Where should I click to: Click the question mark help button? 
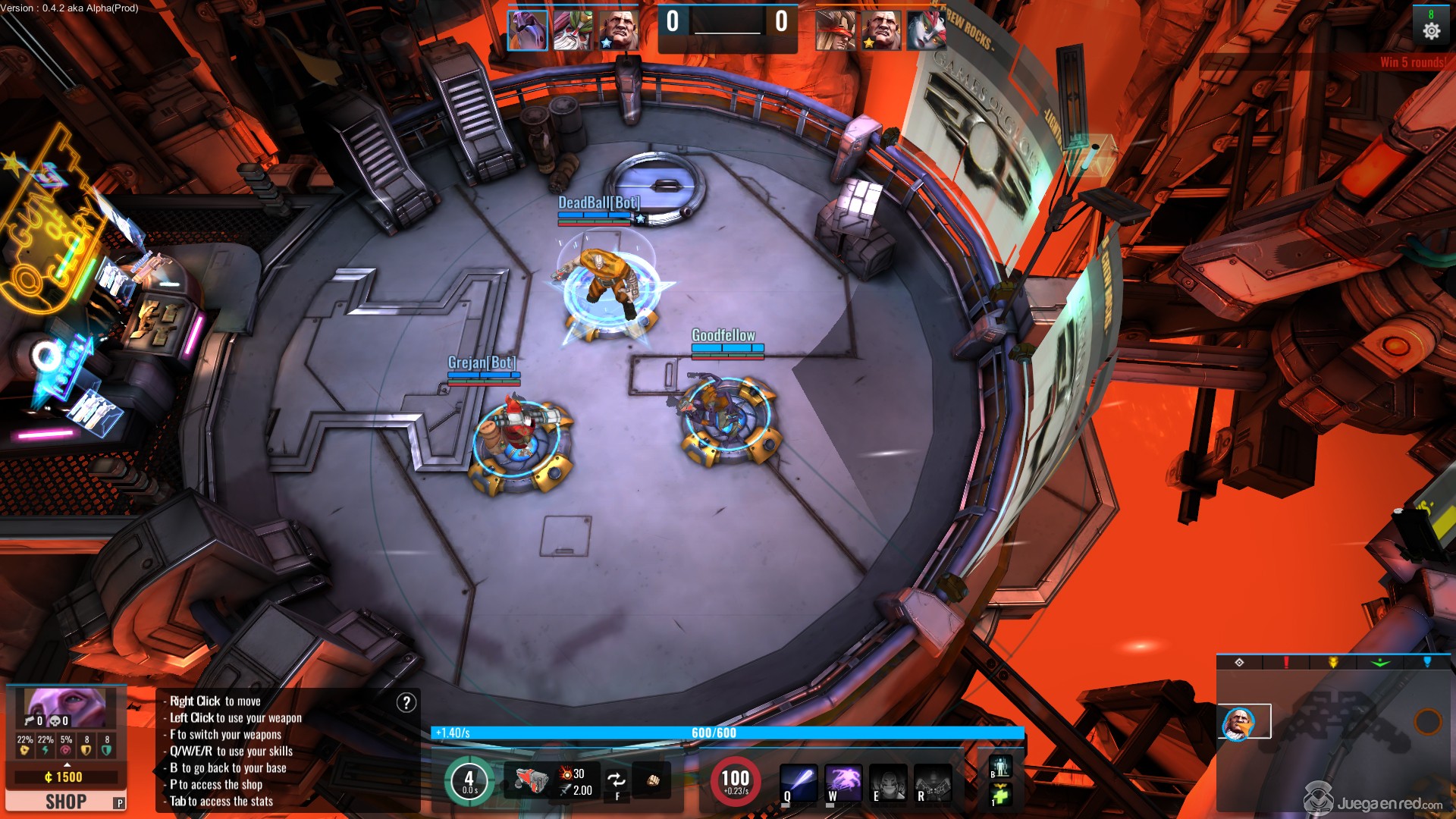[x=406, y=703]
